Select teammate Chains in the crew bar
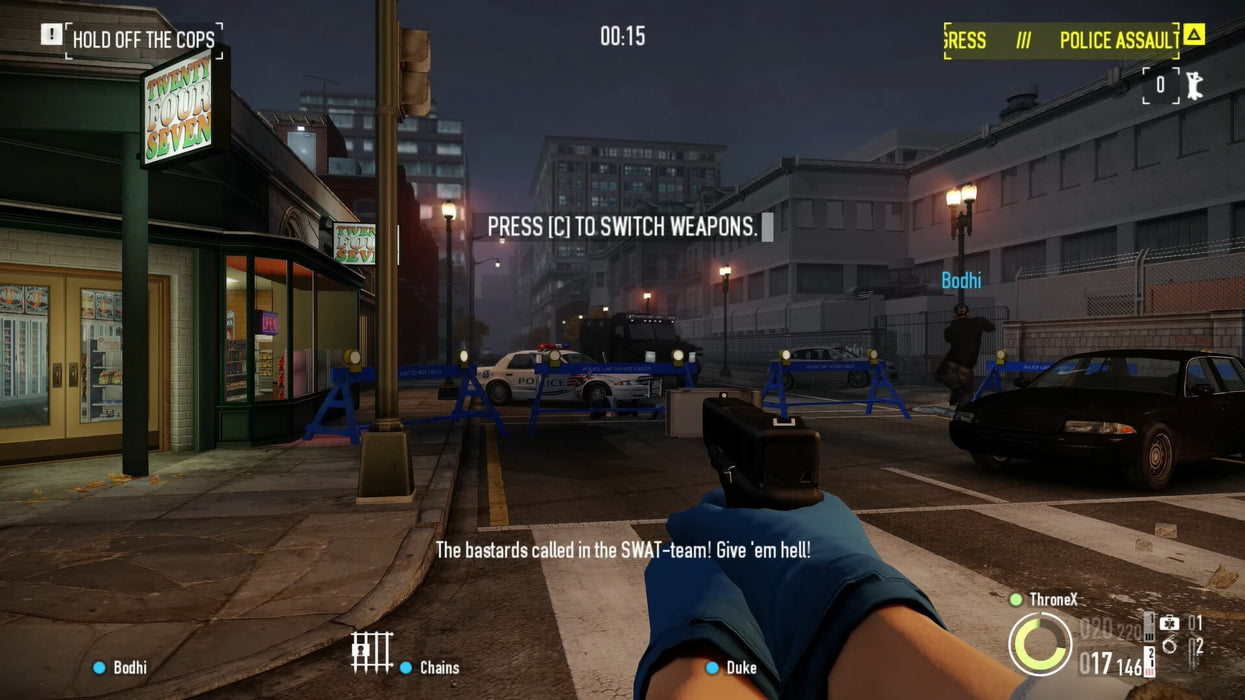The width and height of the screenshot is (1245, 700). point(438,667)
